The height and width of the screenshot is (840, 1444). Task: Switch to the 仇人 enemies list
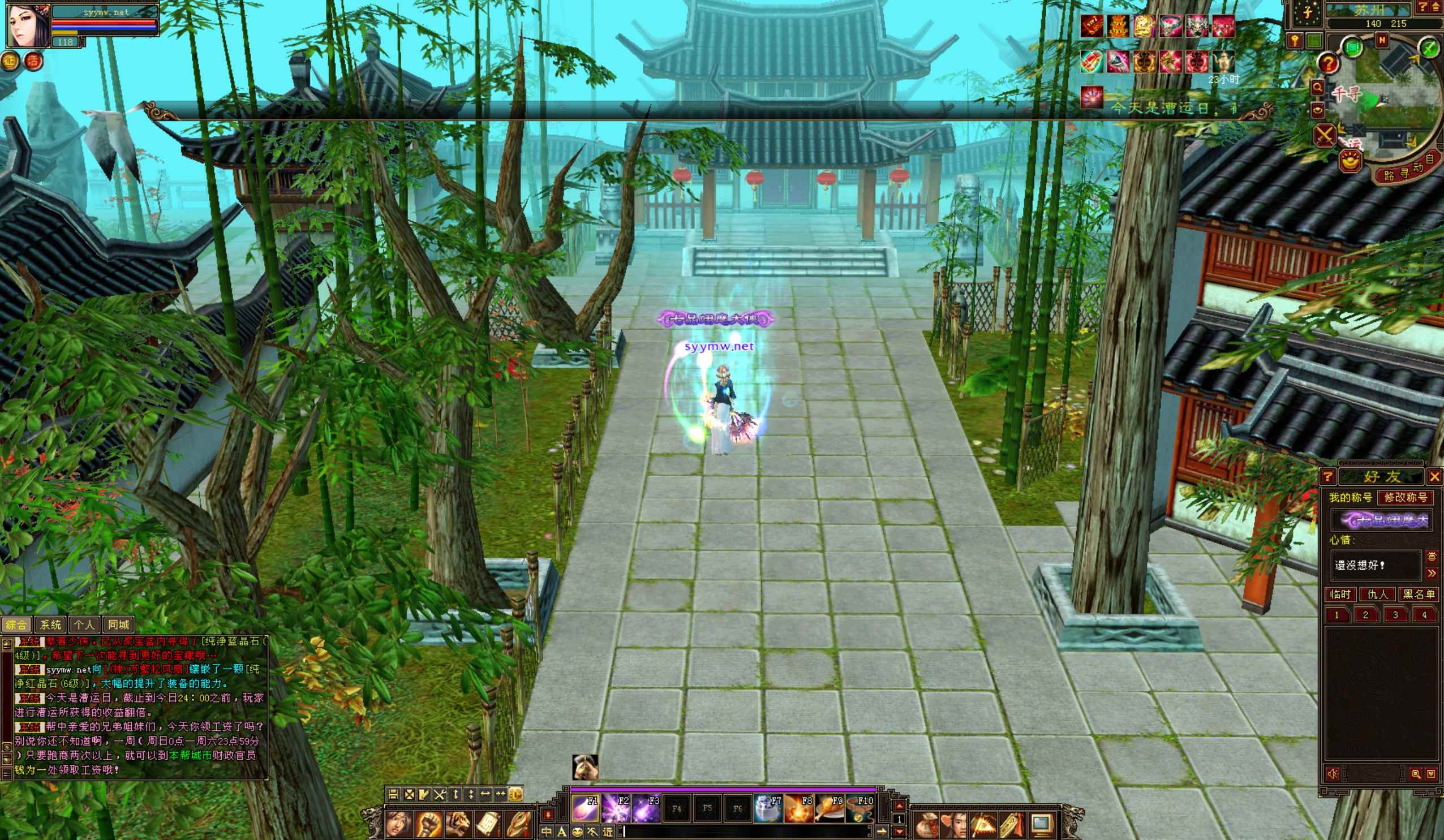click(x=1377, y=594)
